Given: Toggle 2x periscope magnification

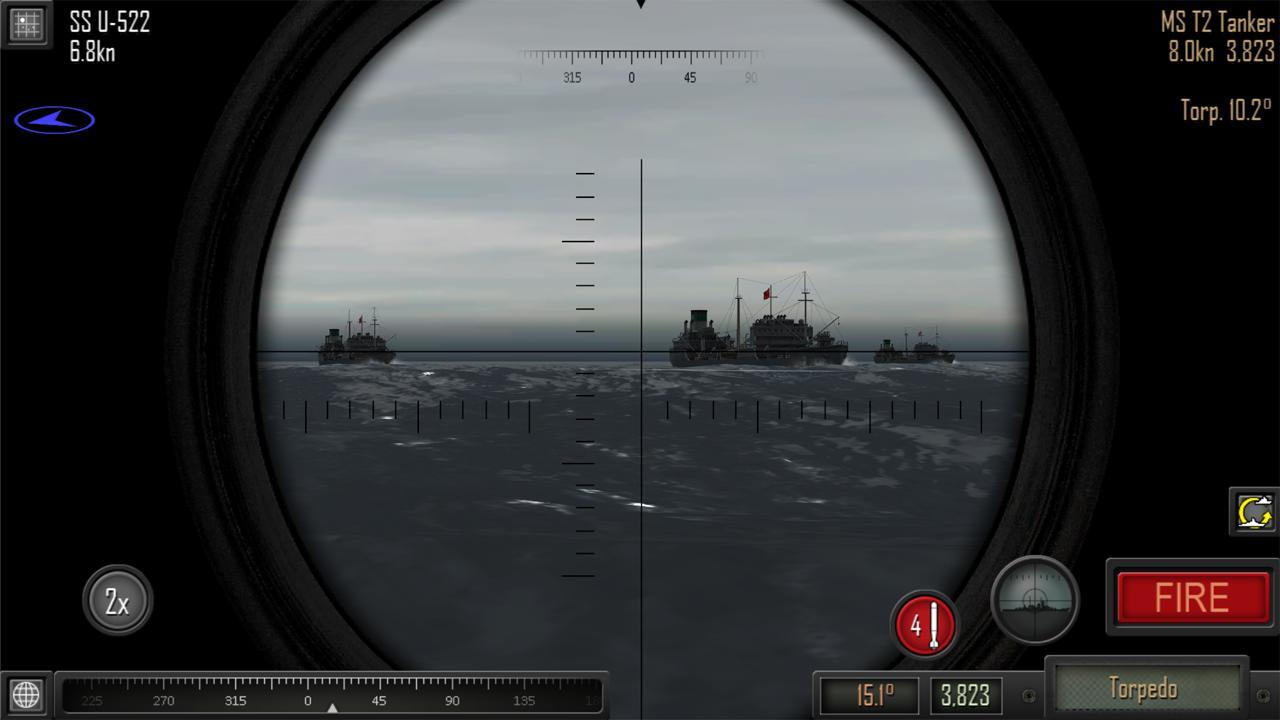Looking at the screenshot, I should point(117,598).
